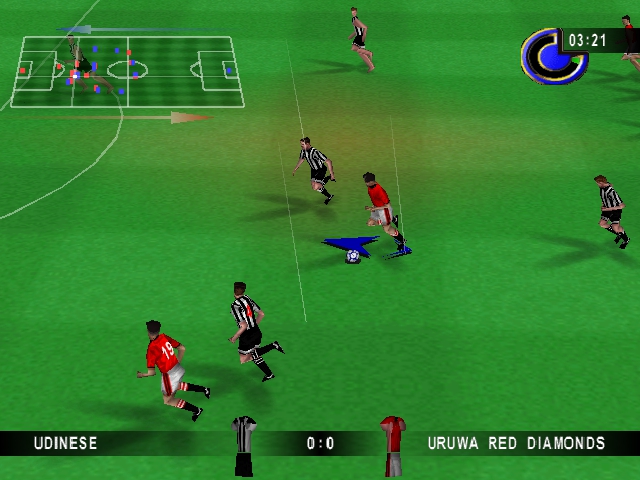The width and height of the screenshot is (640, 480).
Task: Click the pitch radar minimap
Action: 127,71
